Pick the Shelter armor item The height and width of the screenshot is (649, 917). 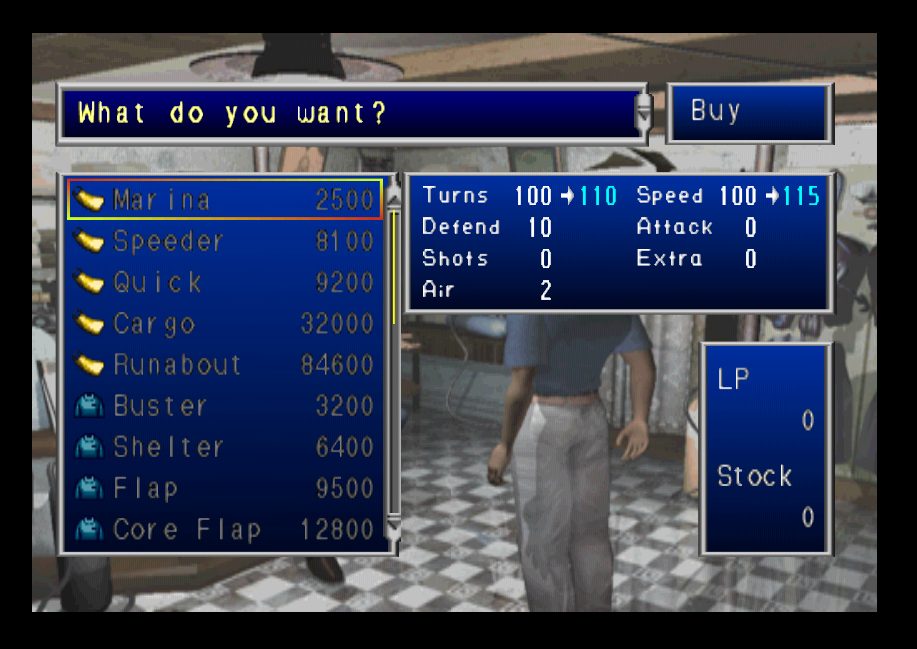pos(225,447)
